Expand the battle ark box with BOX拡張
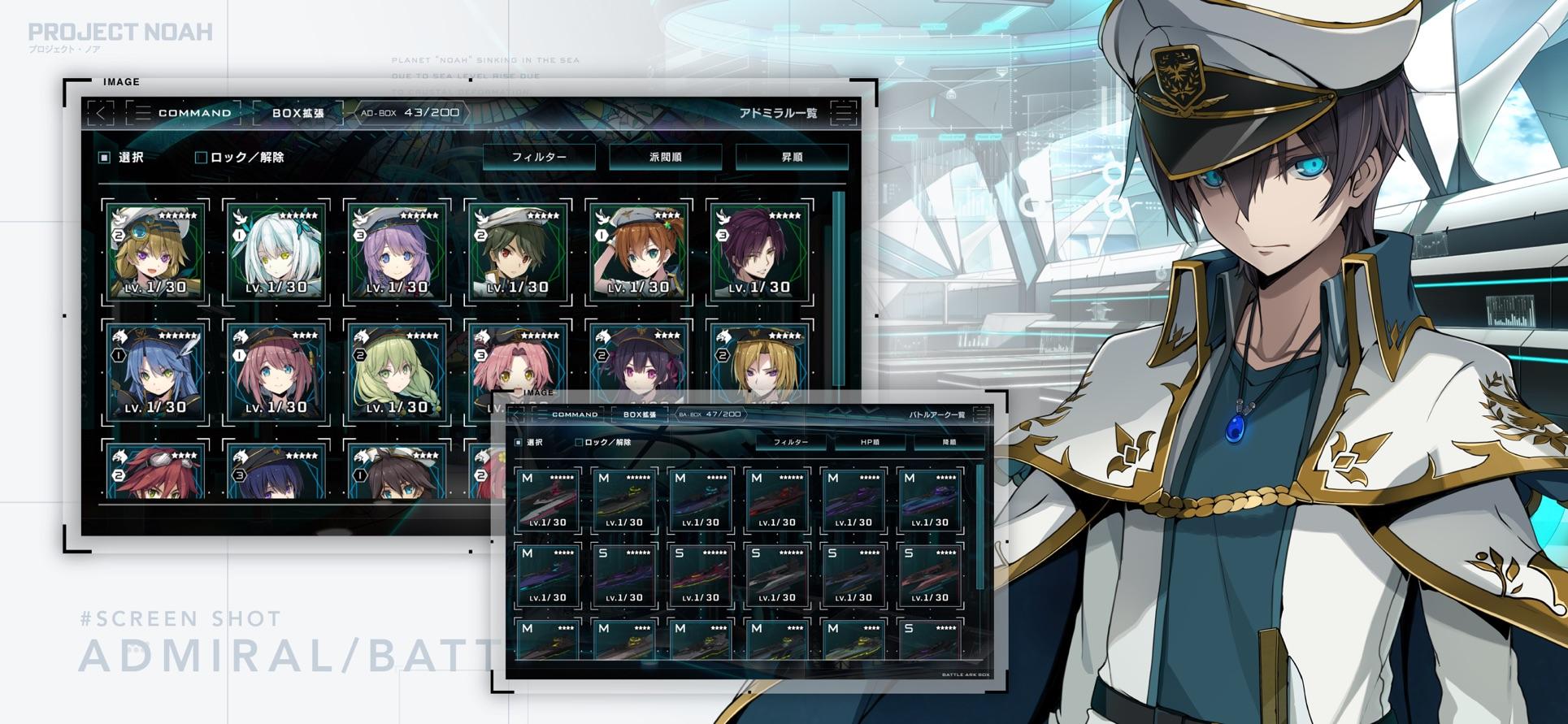Viewport: 1568px width, 724px height. tap(640, 414)
